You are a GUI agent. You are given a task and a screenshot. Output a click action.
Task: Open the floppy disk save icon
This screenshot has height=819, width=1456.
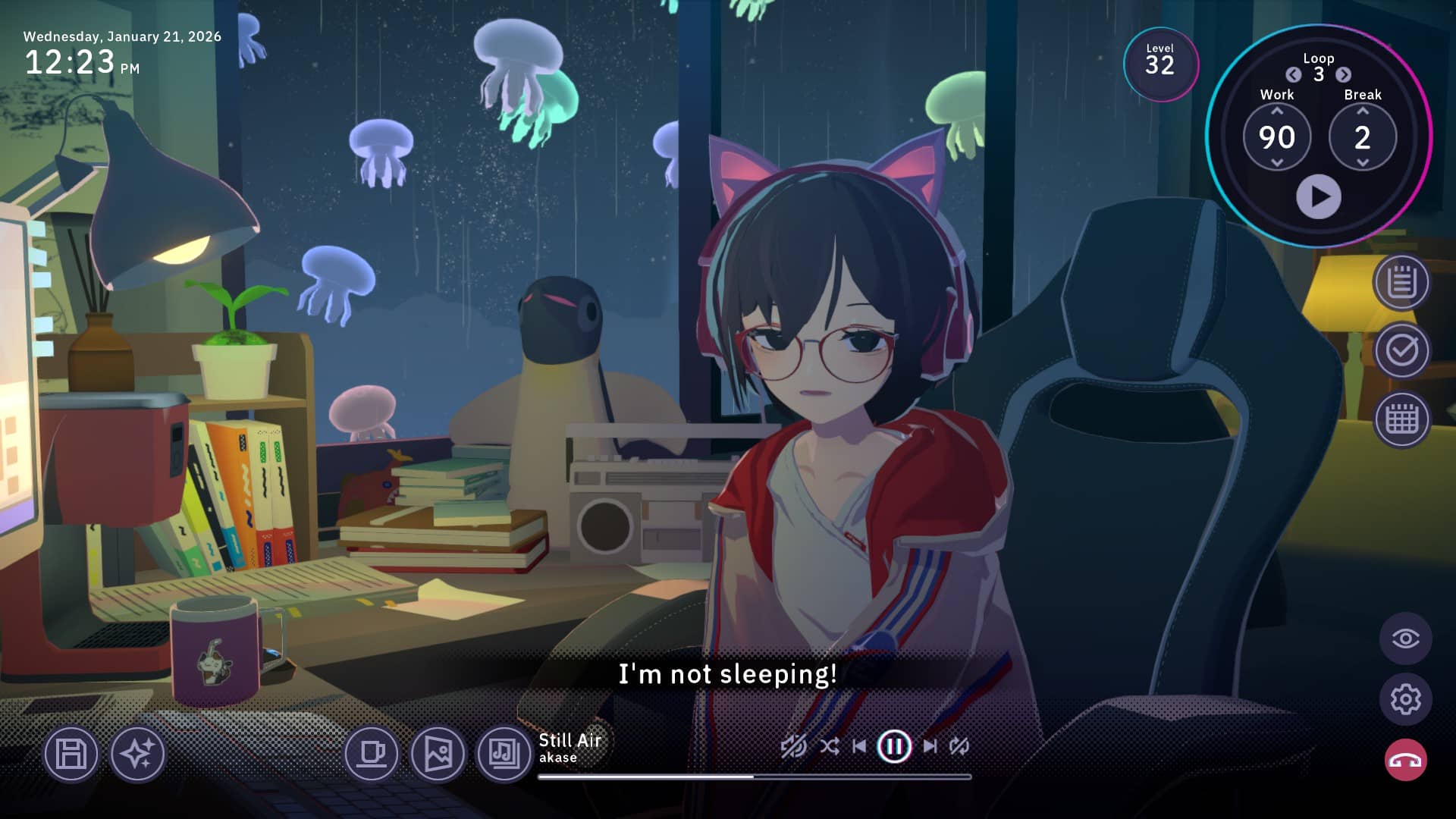click(71, 754)
